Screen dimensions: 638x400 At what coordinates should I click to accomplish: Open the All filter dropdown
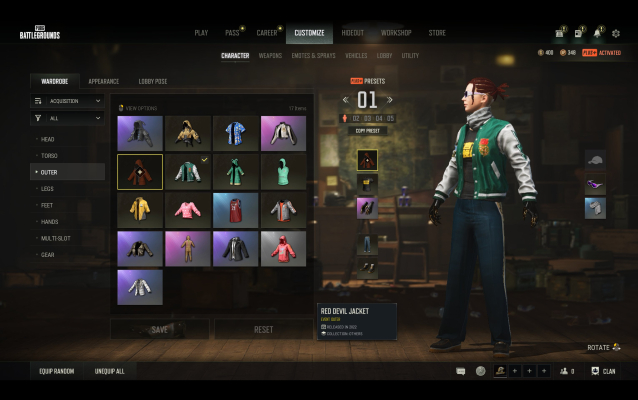coord(68,118)
